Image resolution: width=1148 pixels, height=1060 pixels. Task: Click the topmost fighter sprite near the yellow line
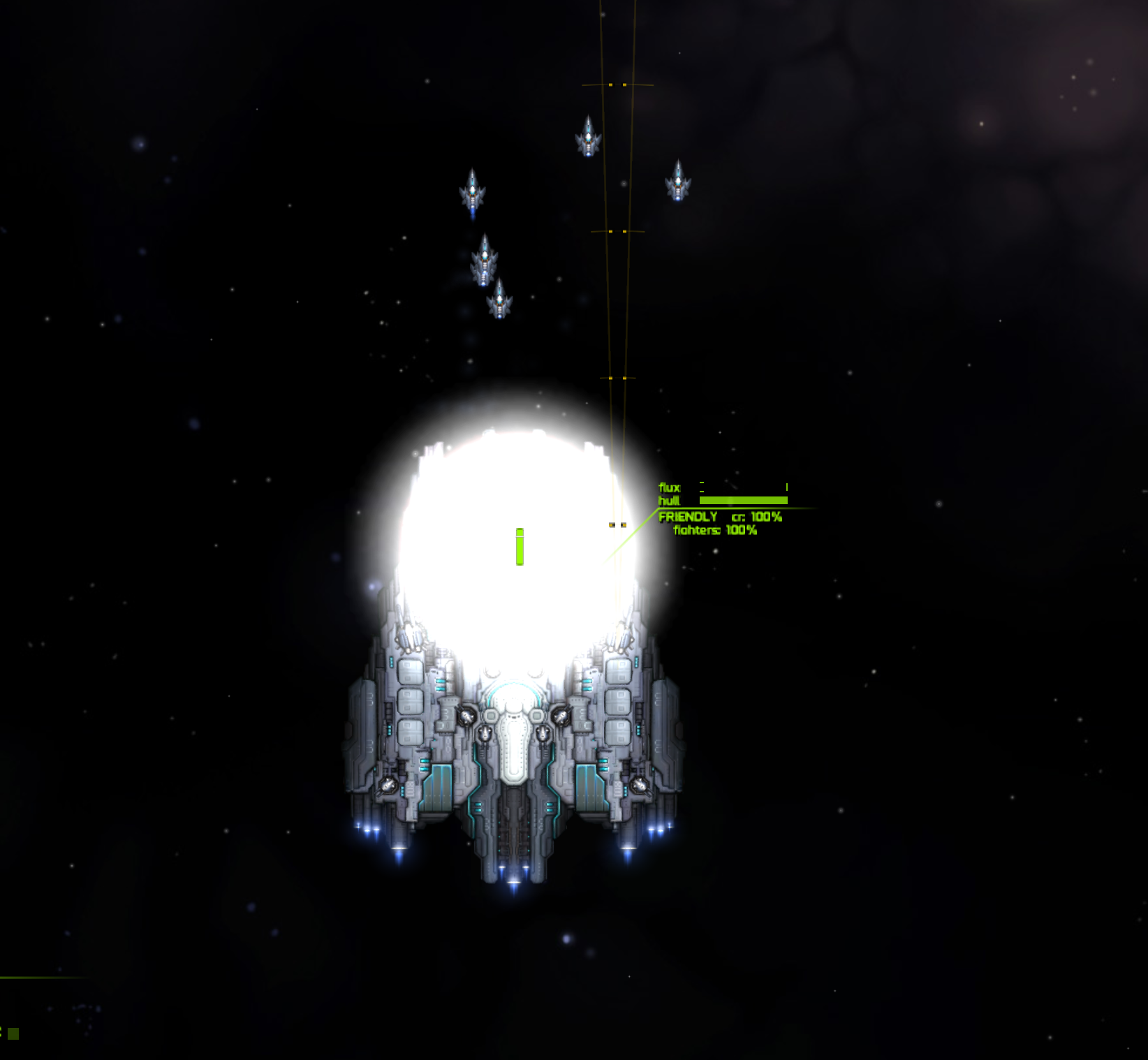[589, 140]
